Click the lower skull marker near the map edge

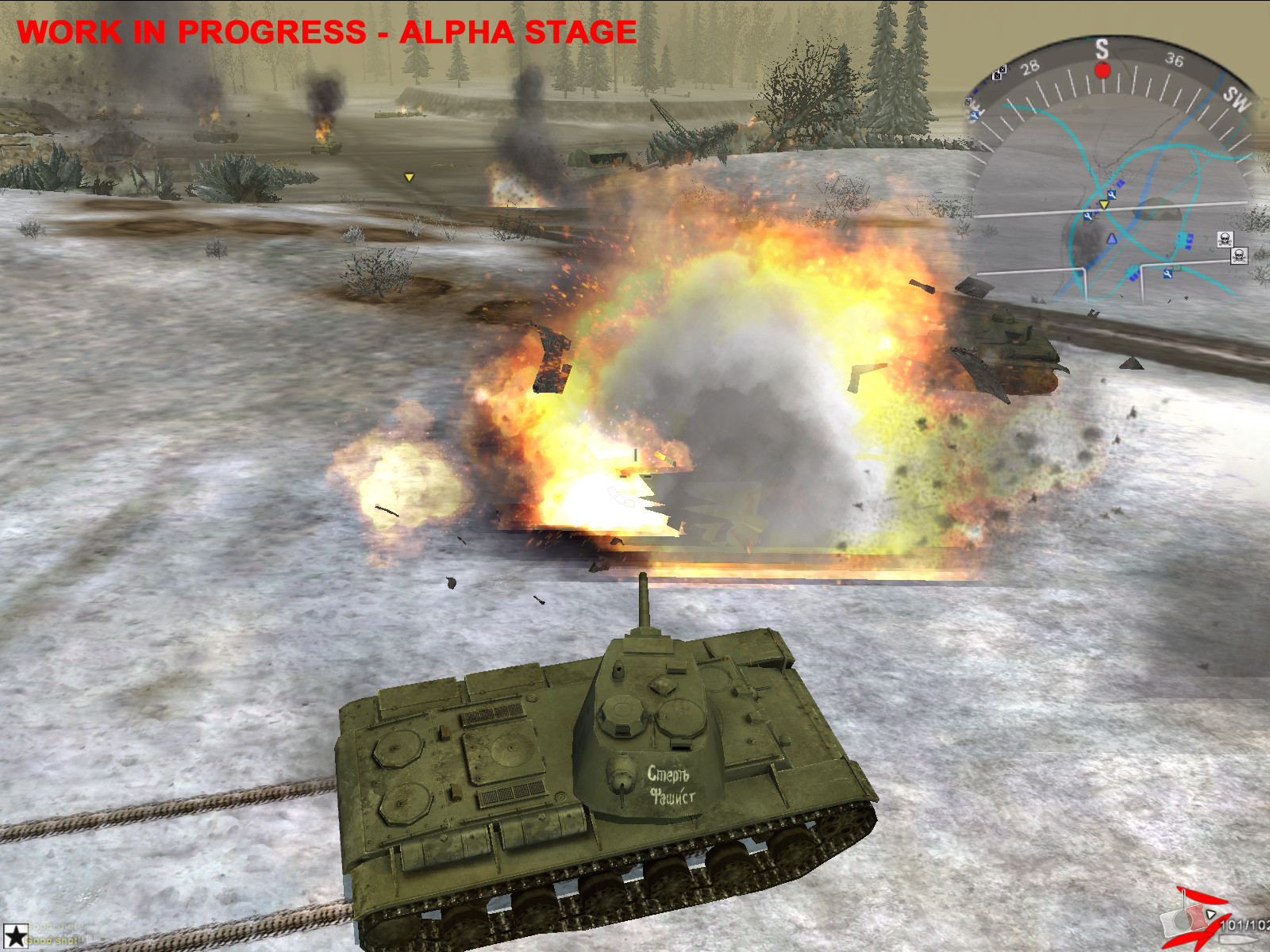coord(1239,256)
